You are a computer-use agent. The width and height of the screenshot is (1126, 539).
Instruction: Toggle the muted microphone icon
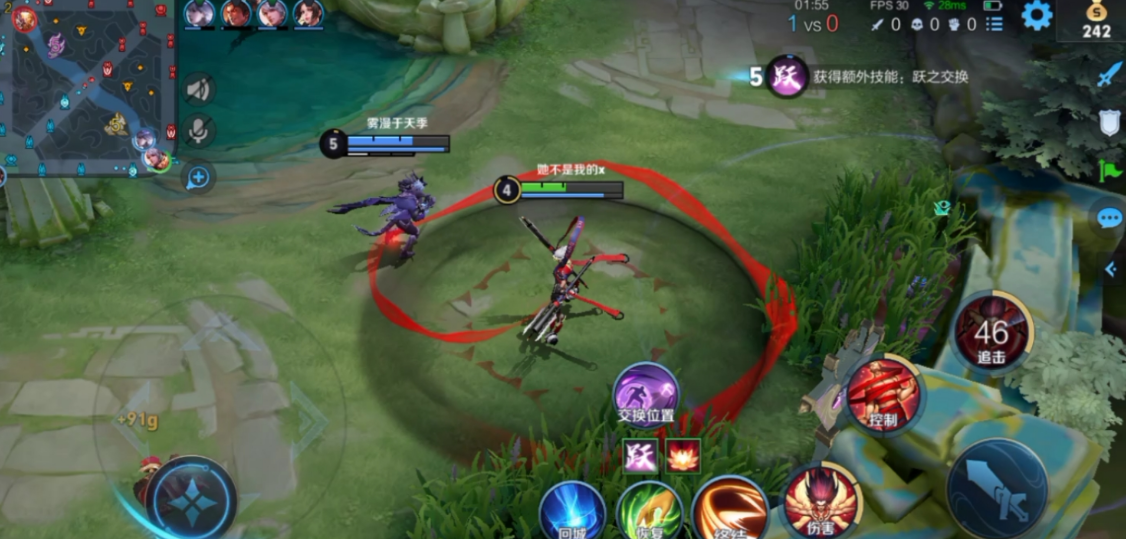[x=199, y=131]
